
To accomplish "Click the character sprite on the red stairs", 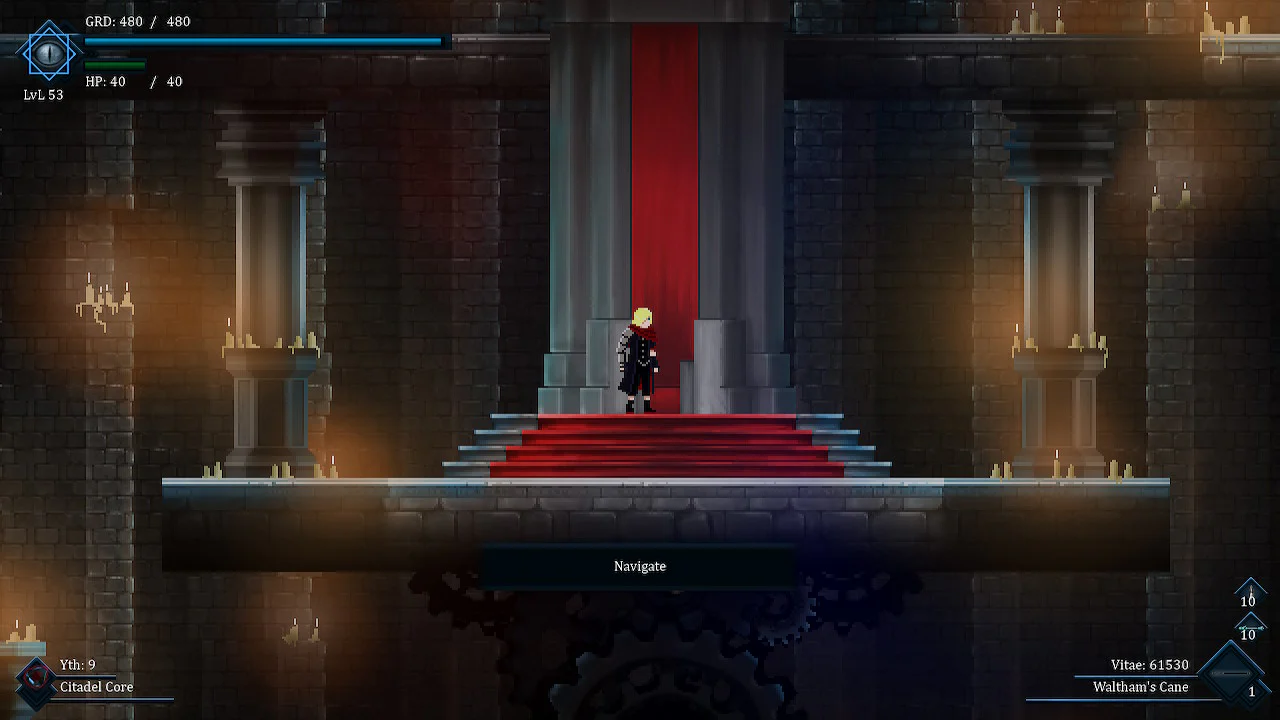I will tap(640, 360).
